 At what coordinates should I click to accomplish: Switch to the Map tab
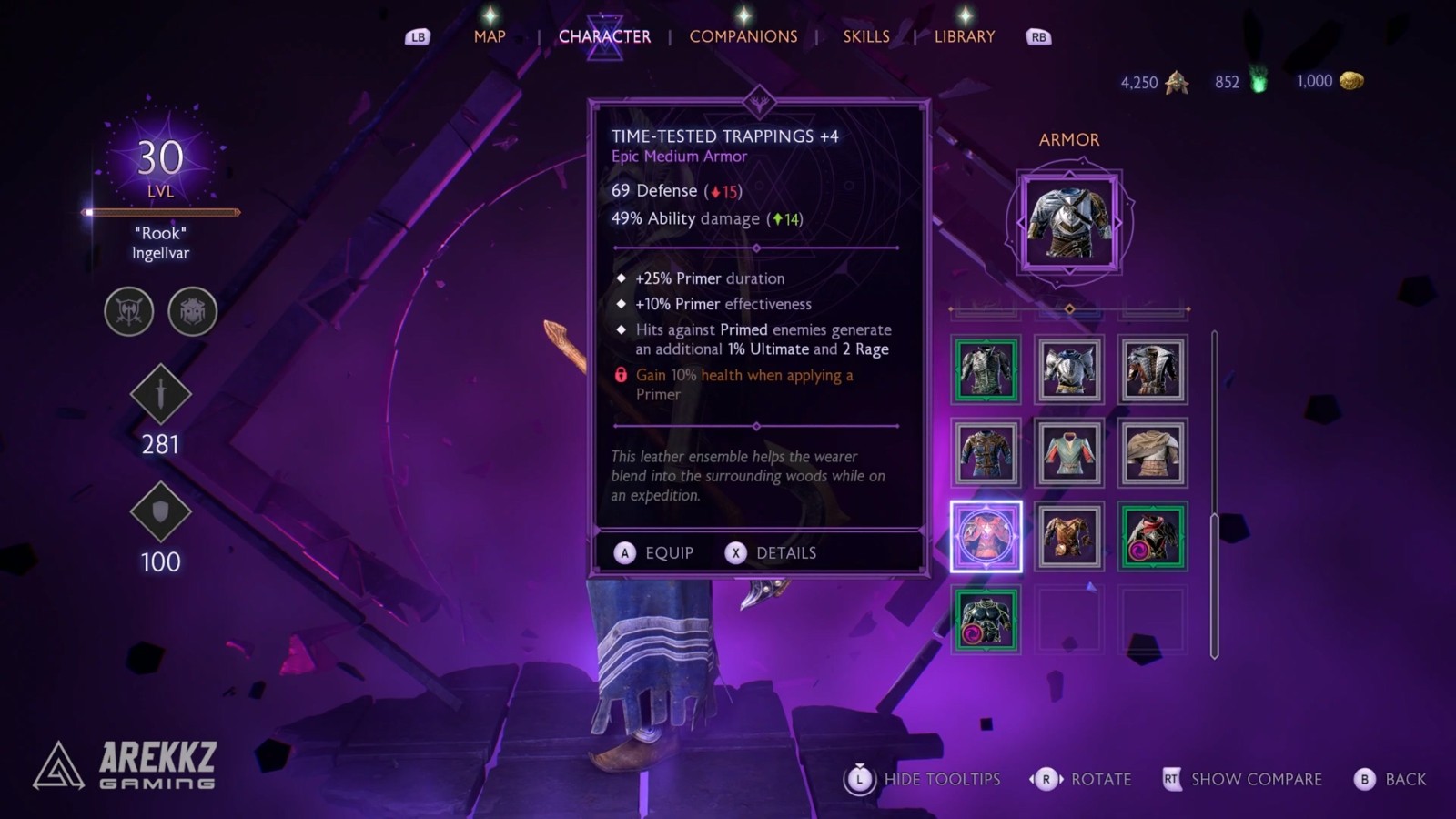click(x=489, y=36)
